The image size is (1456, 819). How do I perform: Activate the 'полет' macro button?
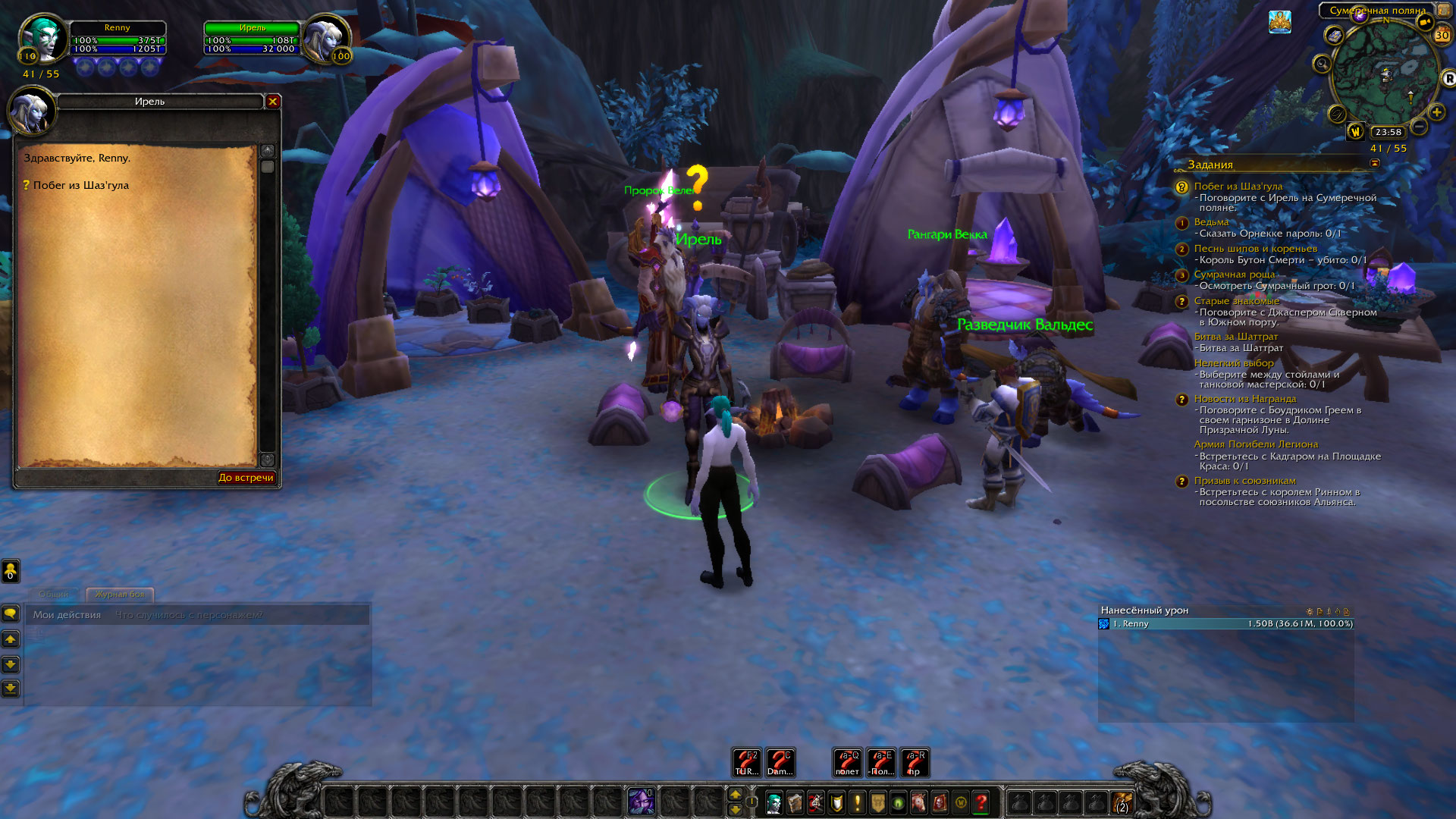[x=847, y=763]
